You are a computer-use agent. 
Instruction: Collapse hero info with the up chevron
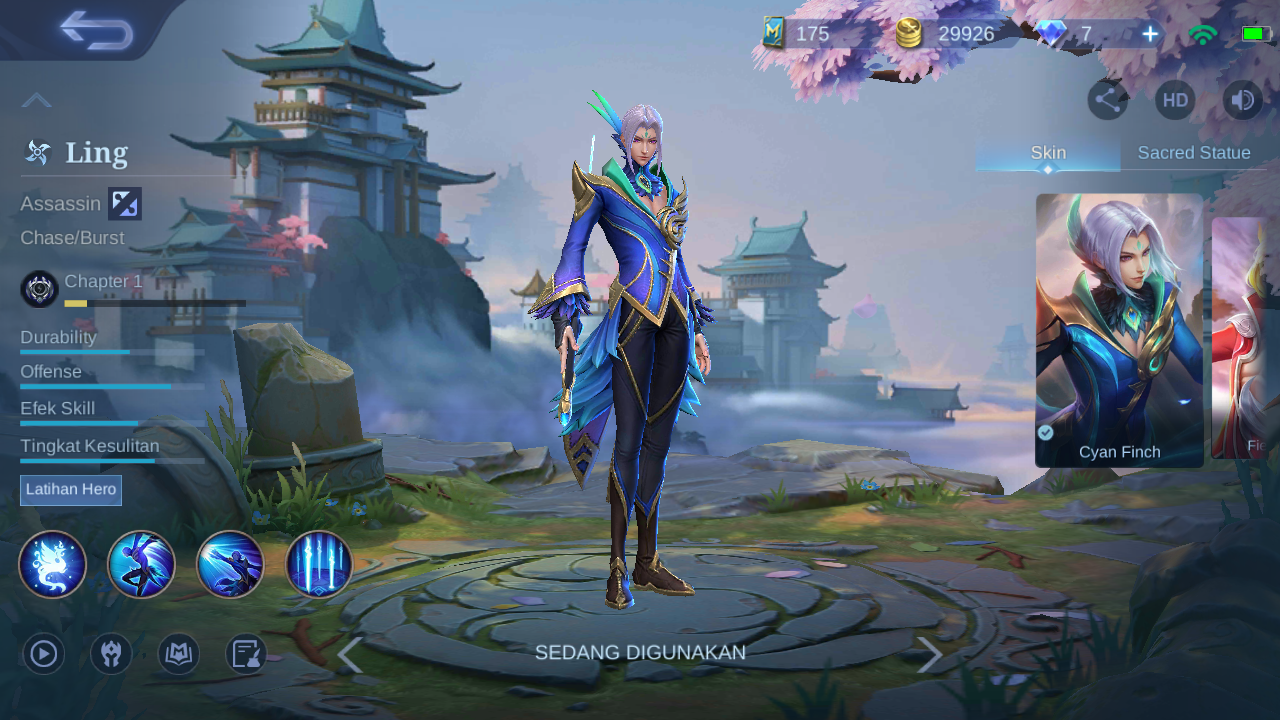pos(37,100)
